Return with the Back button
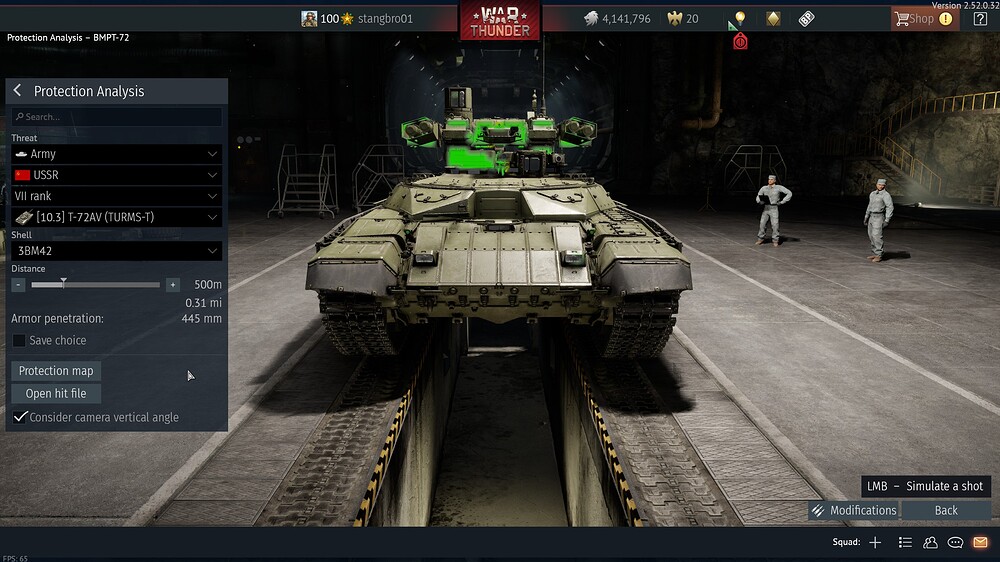 tap(946, 510)
